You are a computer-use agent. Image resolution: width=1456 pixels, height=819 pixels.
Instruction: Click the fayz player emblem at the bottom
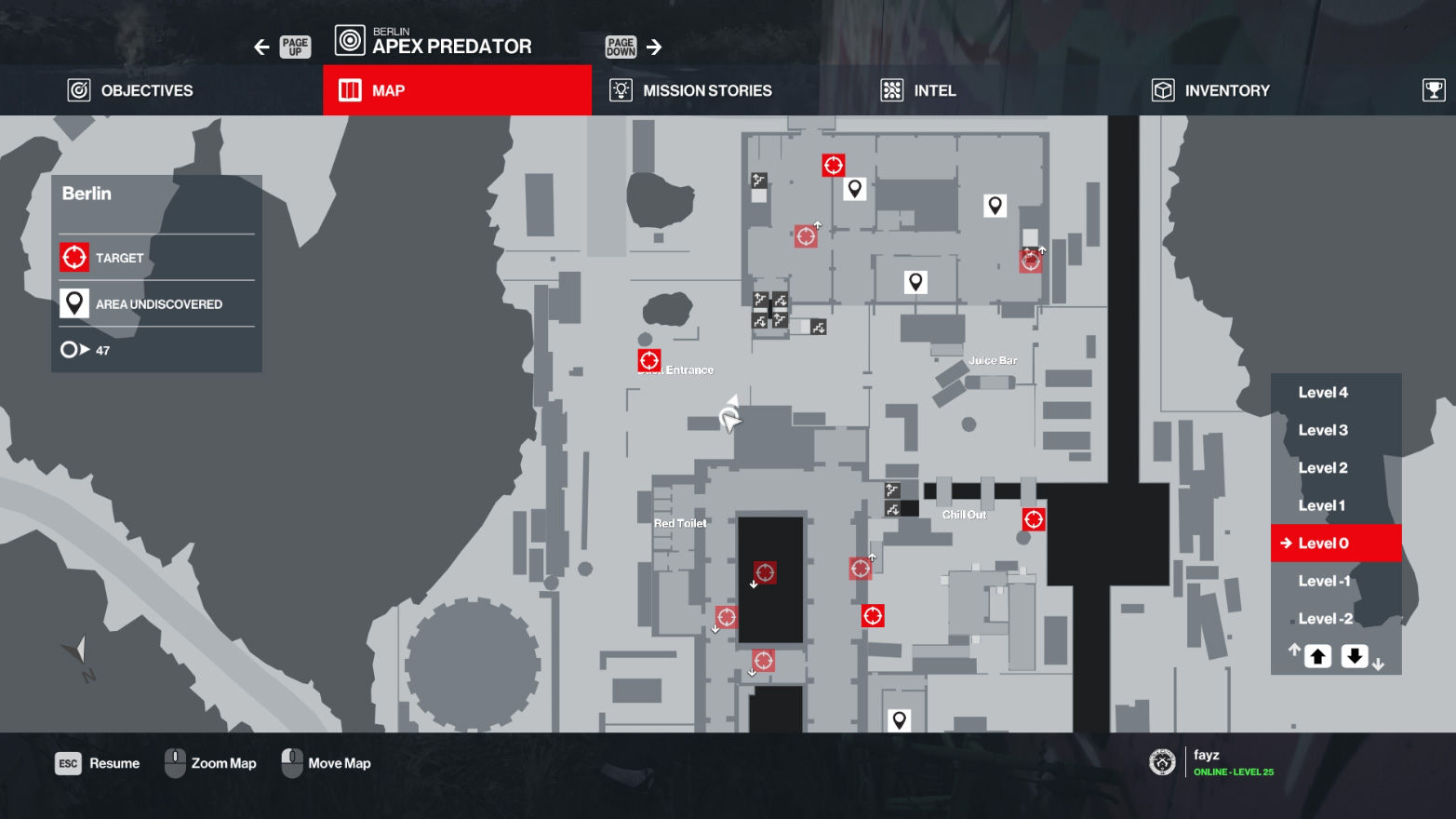pos(1163,760)
